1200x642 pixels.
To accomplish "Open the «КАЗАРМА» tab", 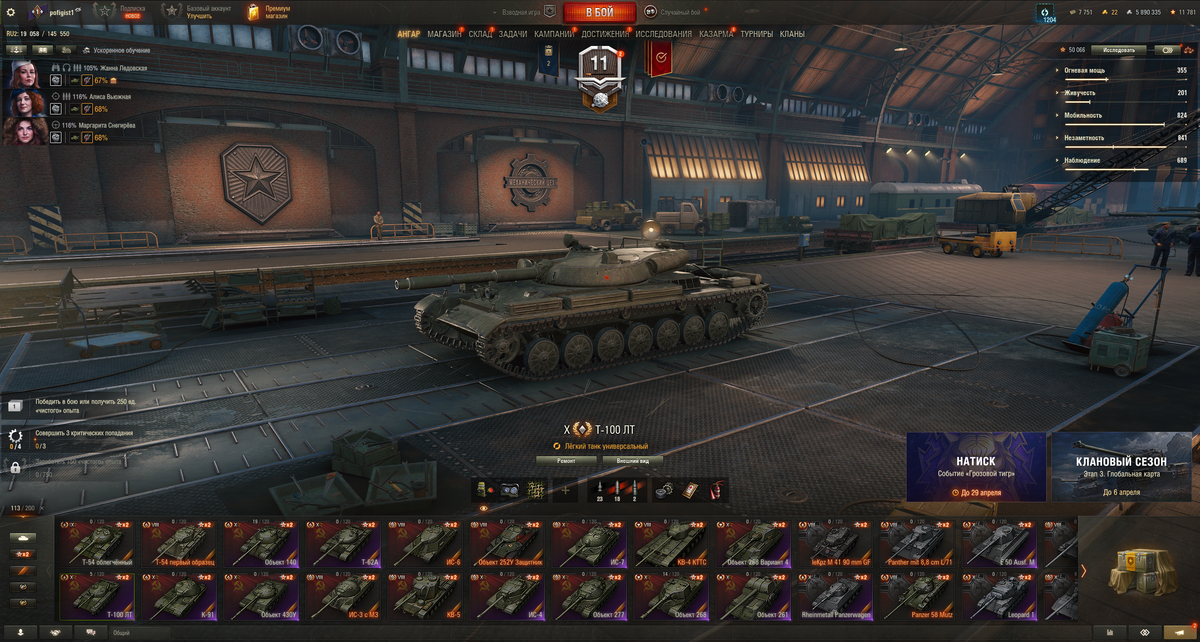I will (716, 34).
